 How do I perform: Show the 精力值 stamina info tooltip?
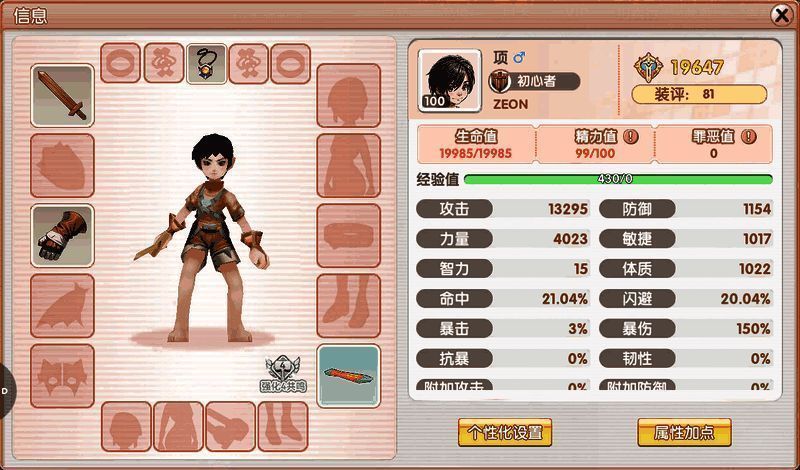coord(631,136)
